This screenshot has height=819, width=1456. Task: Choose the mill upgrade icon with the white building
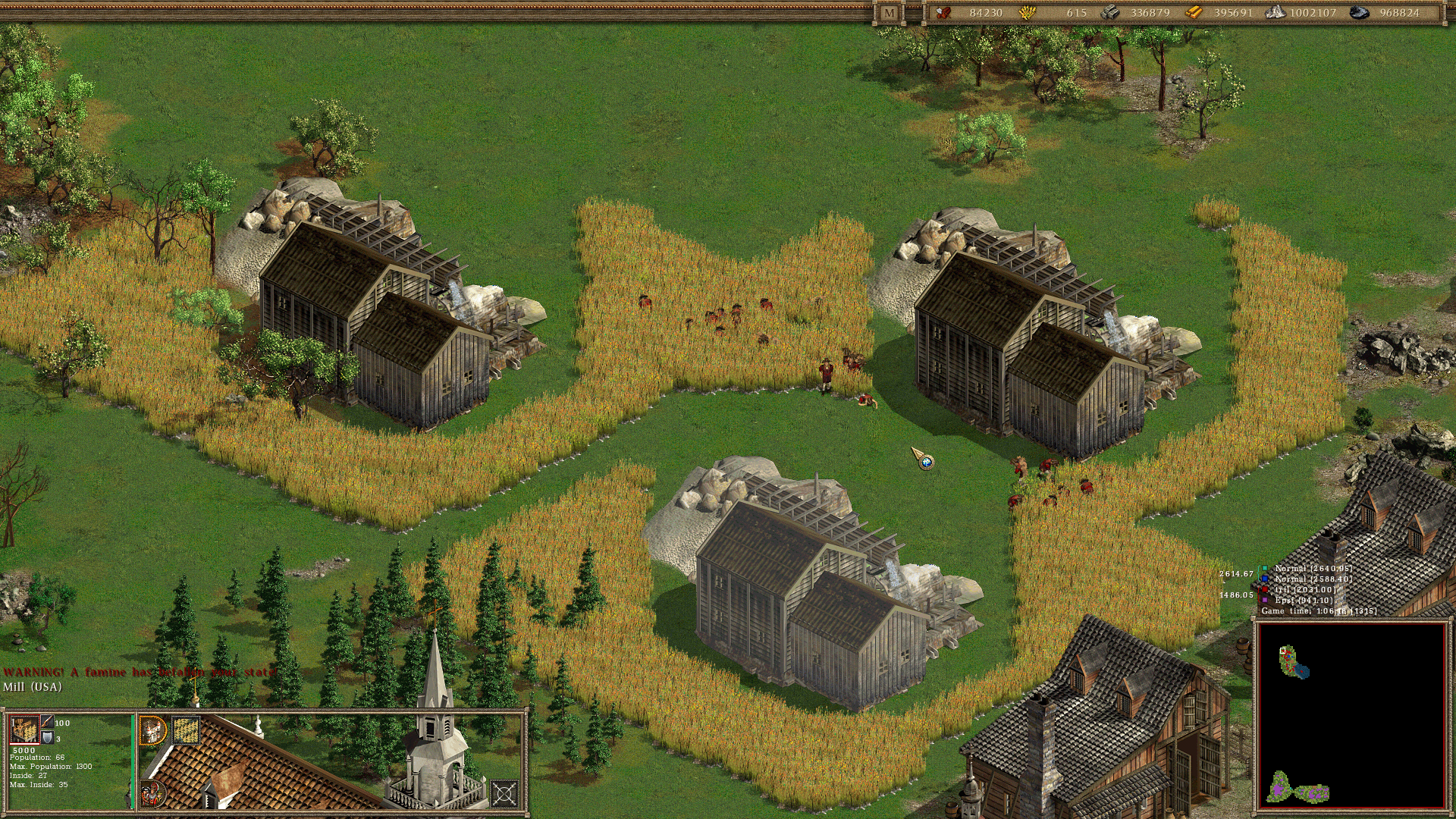pos(153,730)
